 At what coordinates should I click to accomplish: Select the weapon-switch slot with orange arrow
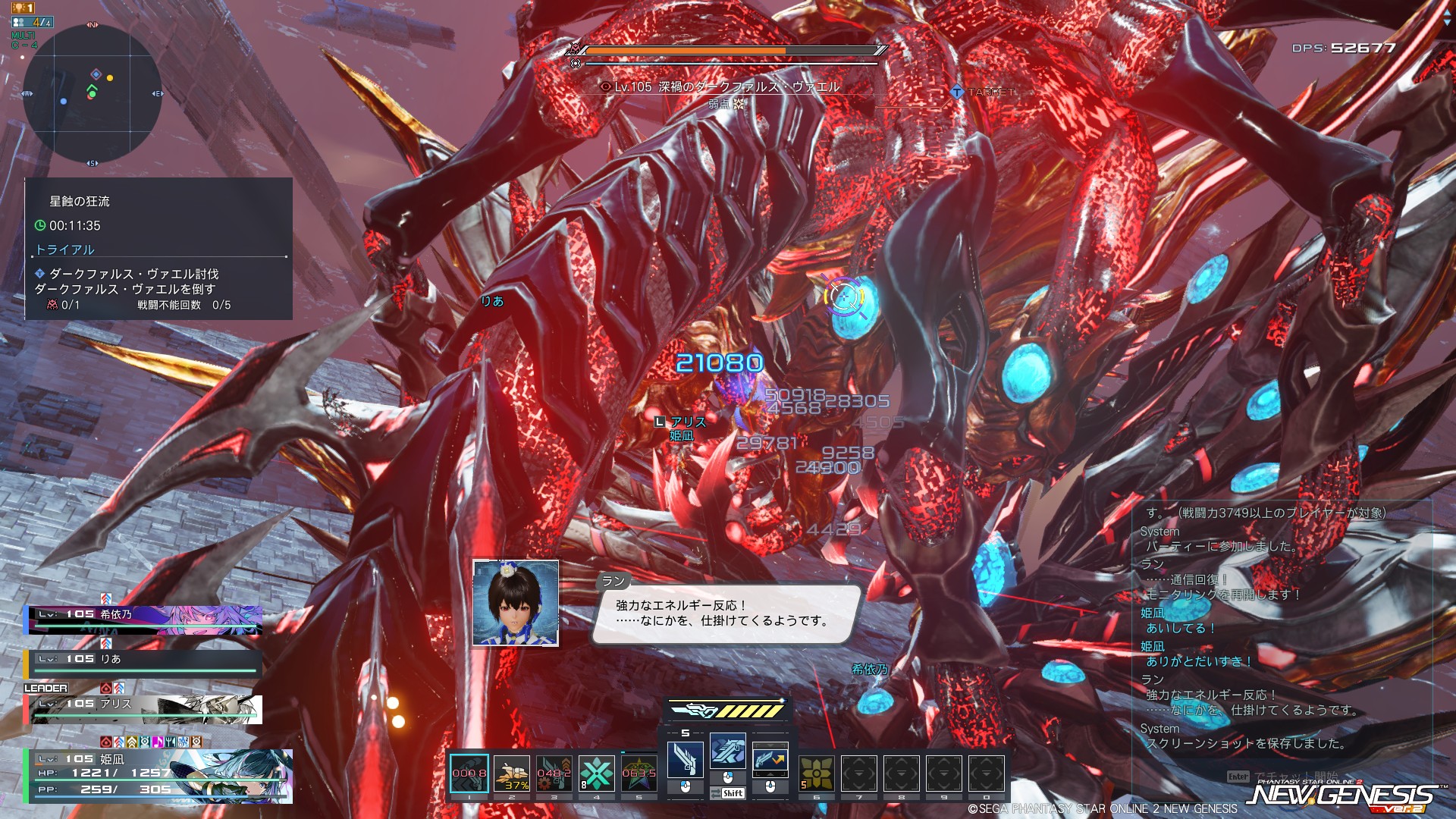click(x=770, y=759)
